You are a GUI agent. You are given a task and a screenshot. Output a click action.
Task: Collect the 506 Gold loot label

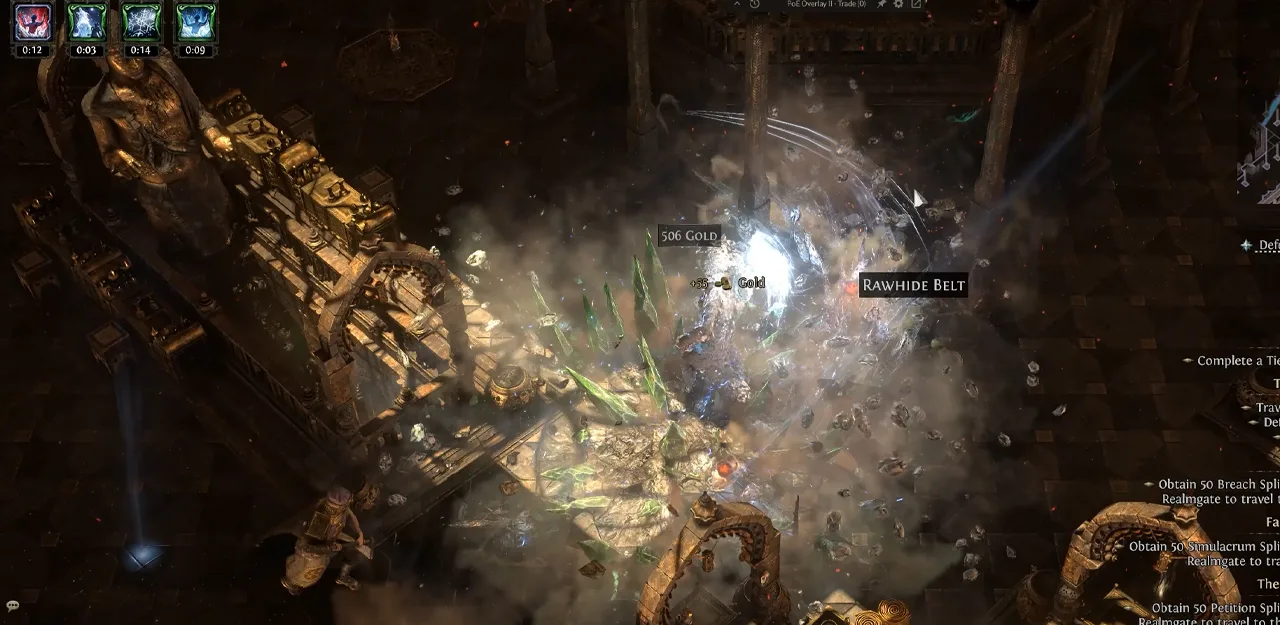[x=690, y=236]
